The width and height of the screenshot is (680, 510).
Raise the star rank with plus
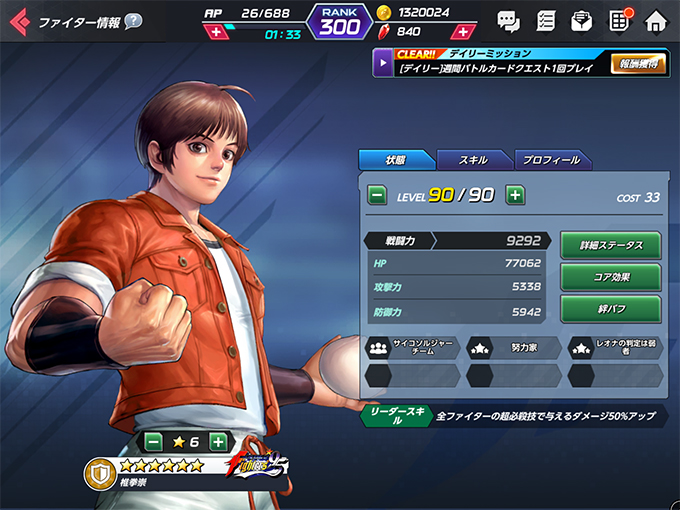tap(219, 441)
